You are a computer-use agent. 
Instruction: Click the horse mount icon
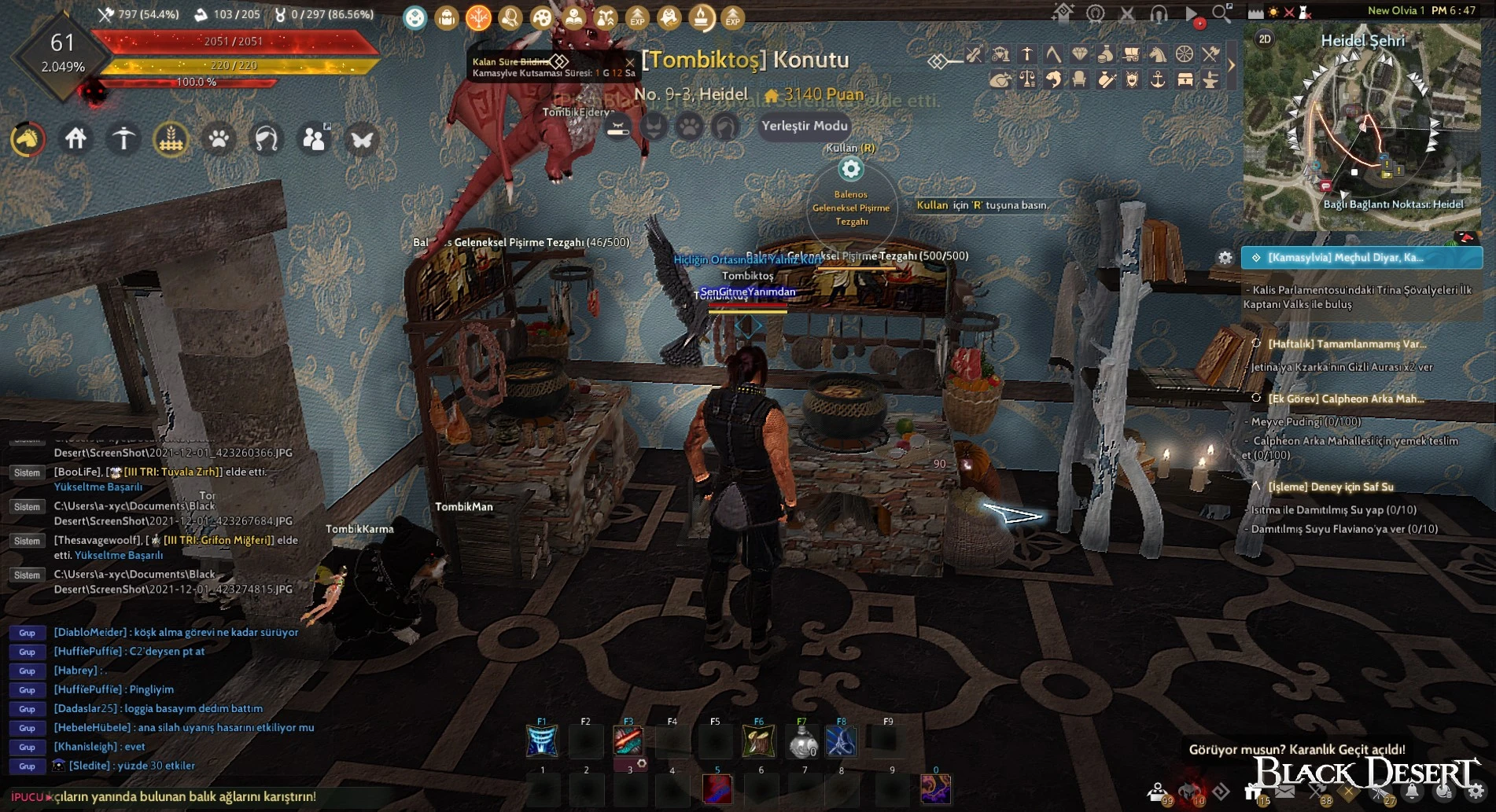coord(28,139)
